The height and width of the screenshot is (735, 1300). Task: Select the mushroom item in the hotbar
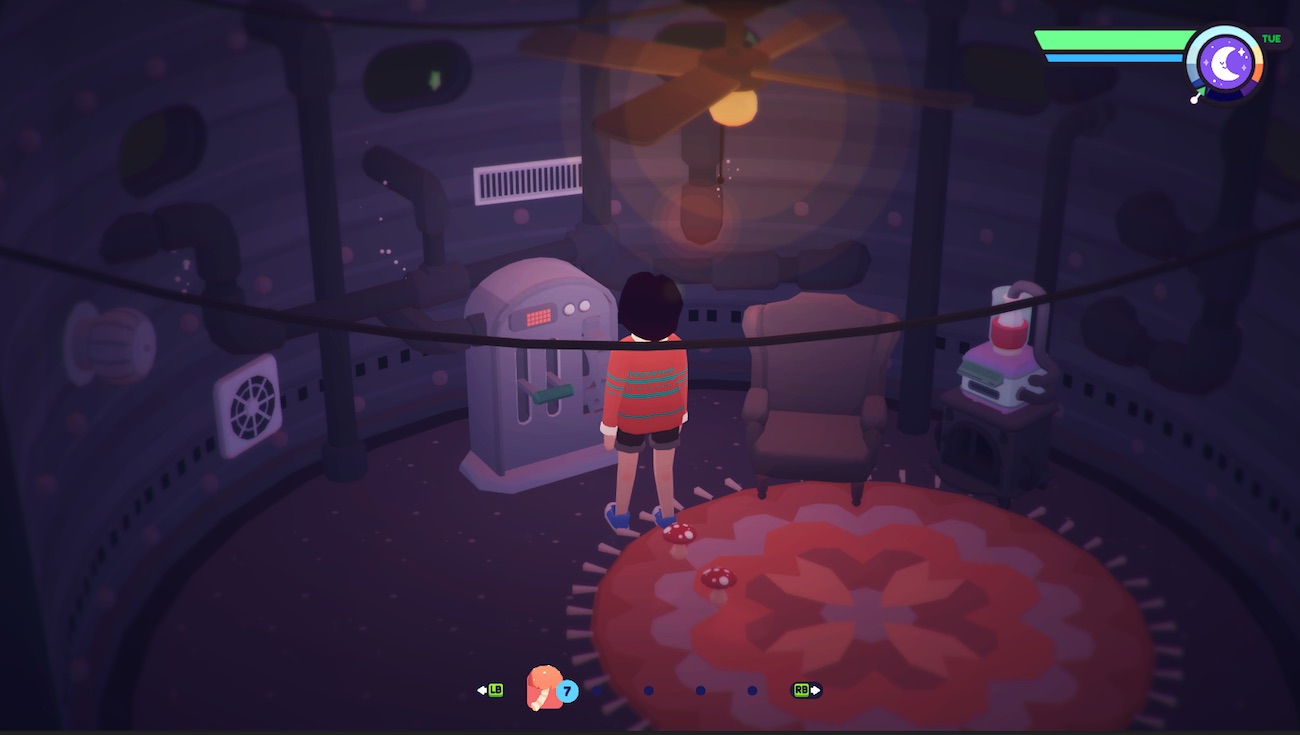tap(545, 688)
